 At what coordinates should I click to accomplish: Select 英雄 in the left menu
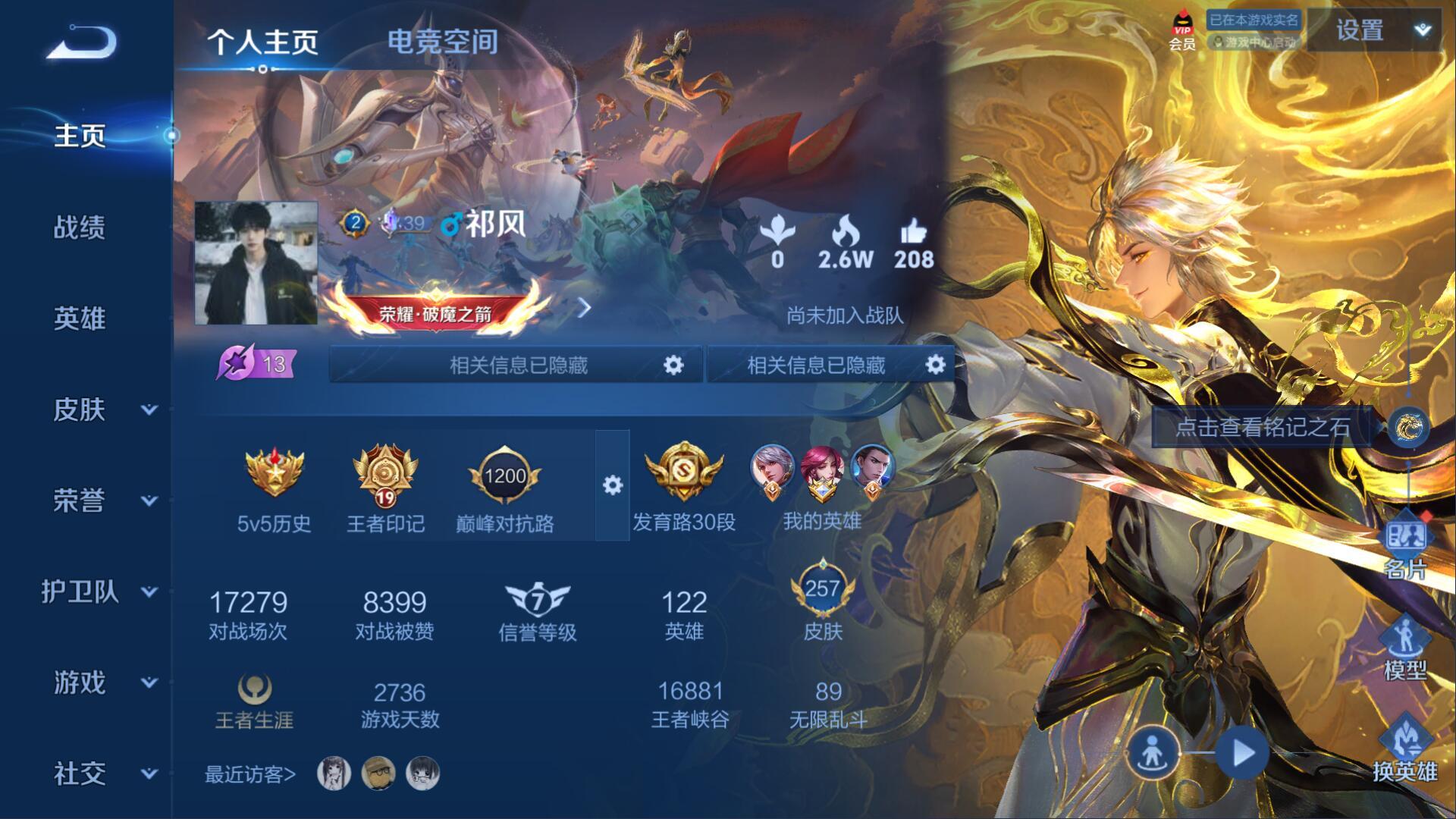click(x=80, y=318)
